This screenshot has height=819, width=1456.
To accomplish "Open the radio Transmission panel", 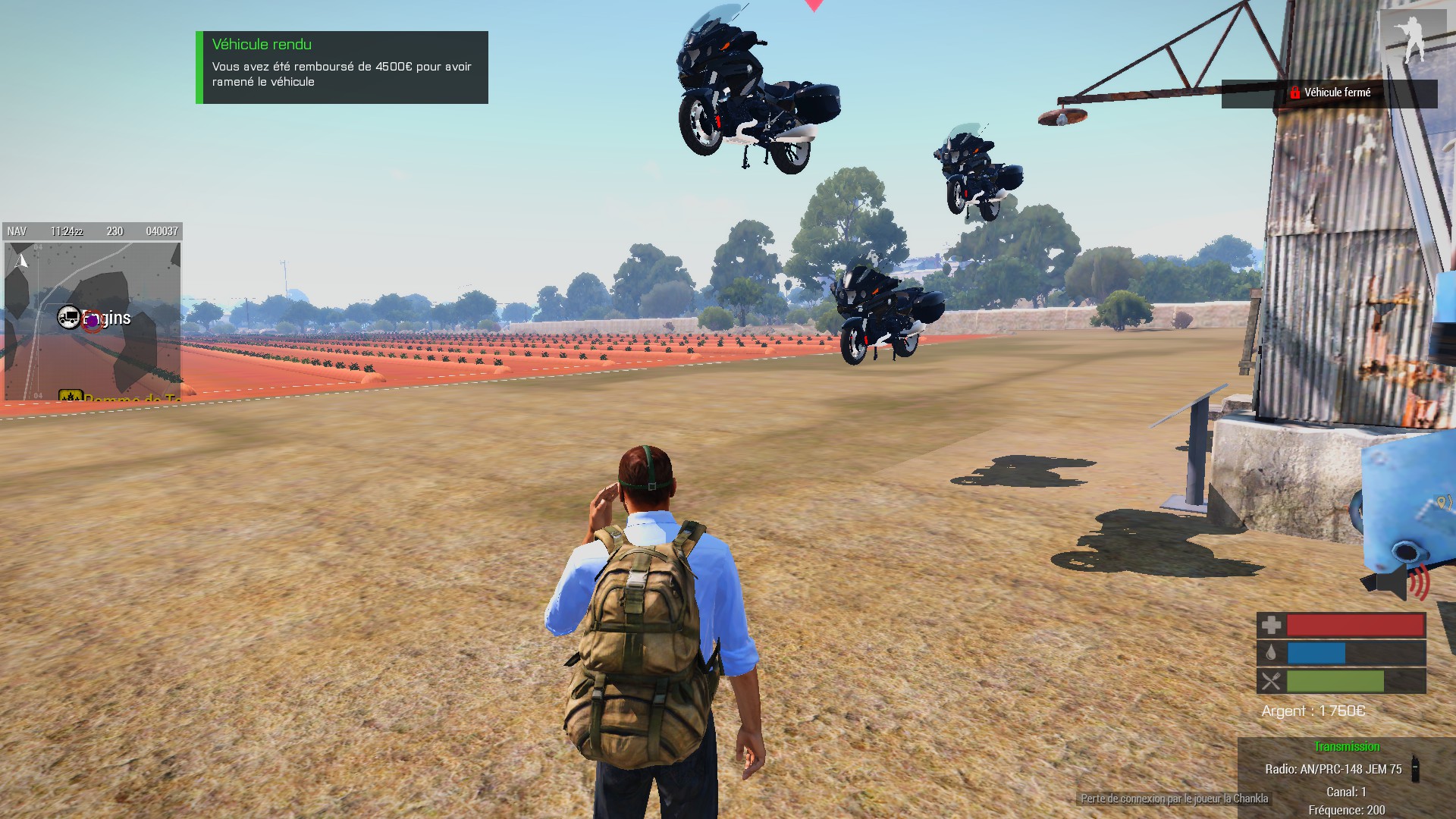I will tap(1346, 777).
